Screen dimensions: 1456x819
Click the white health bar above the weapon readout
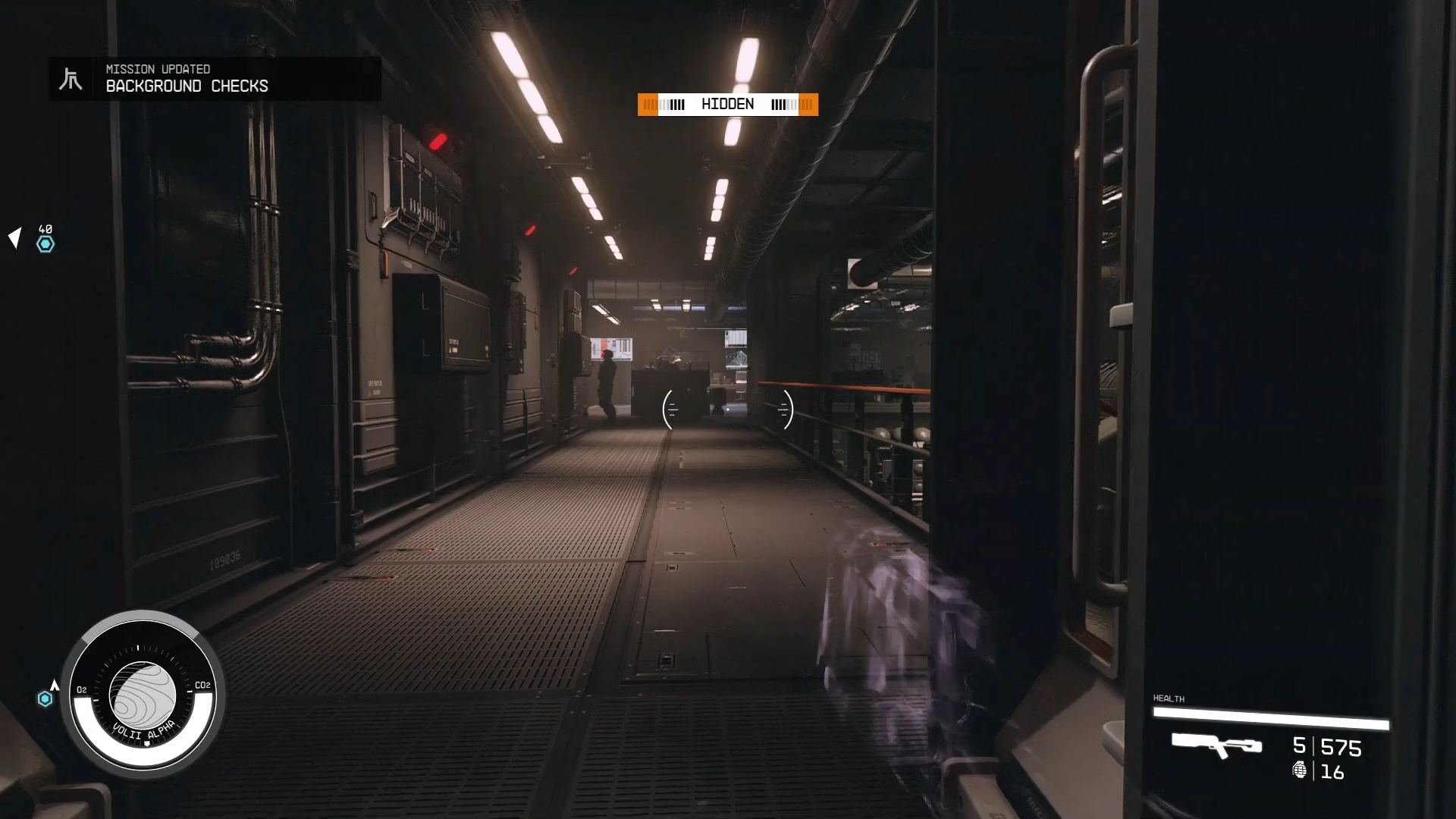tap(1272, 715)
